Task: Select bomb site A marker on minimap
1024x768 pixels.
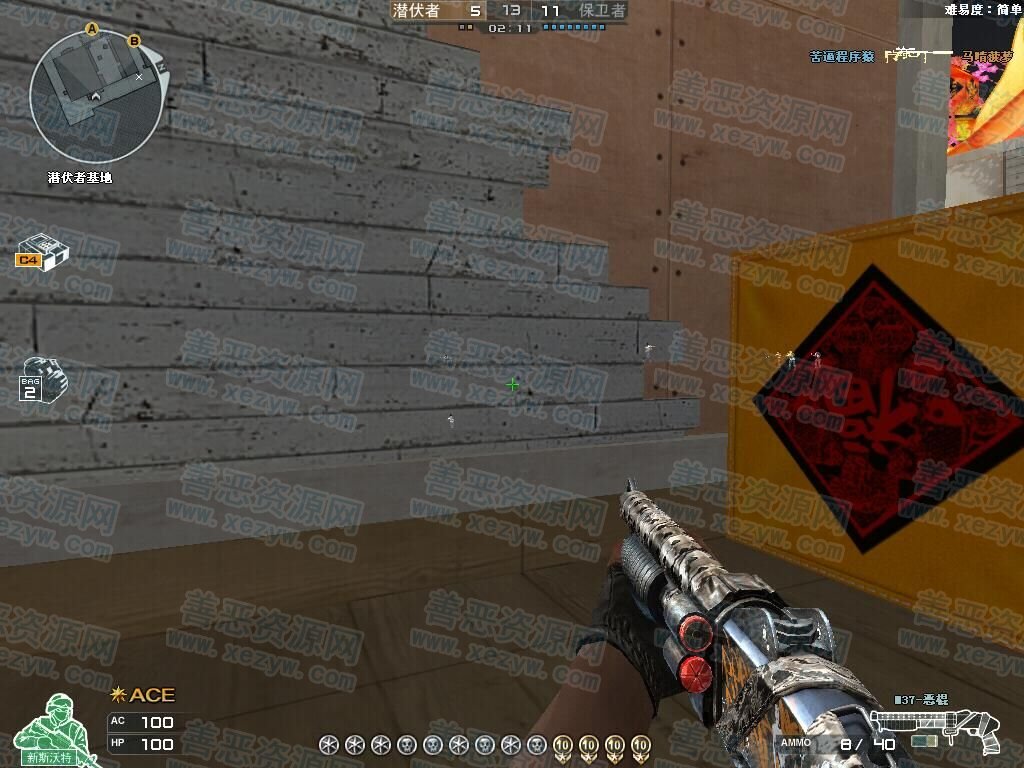Action: pos(91,30)
